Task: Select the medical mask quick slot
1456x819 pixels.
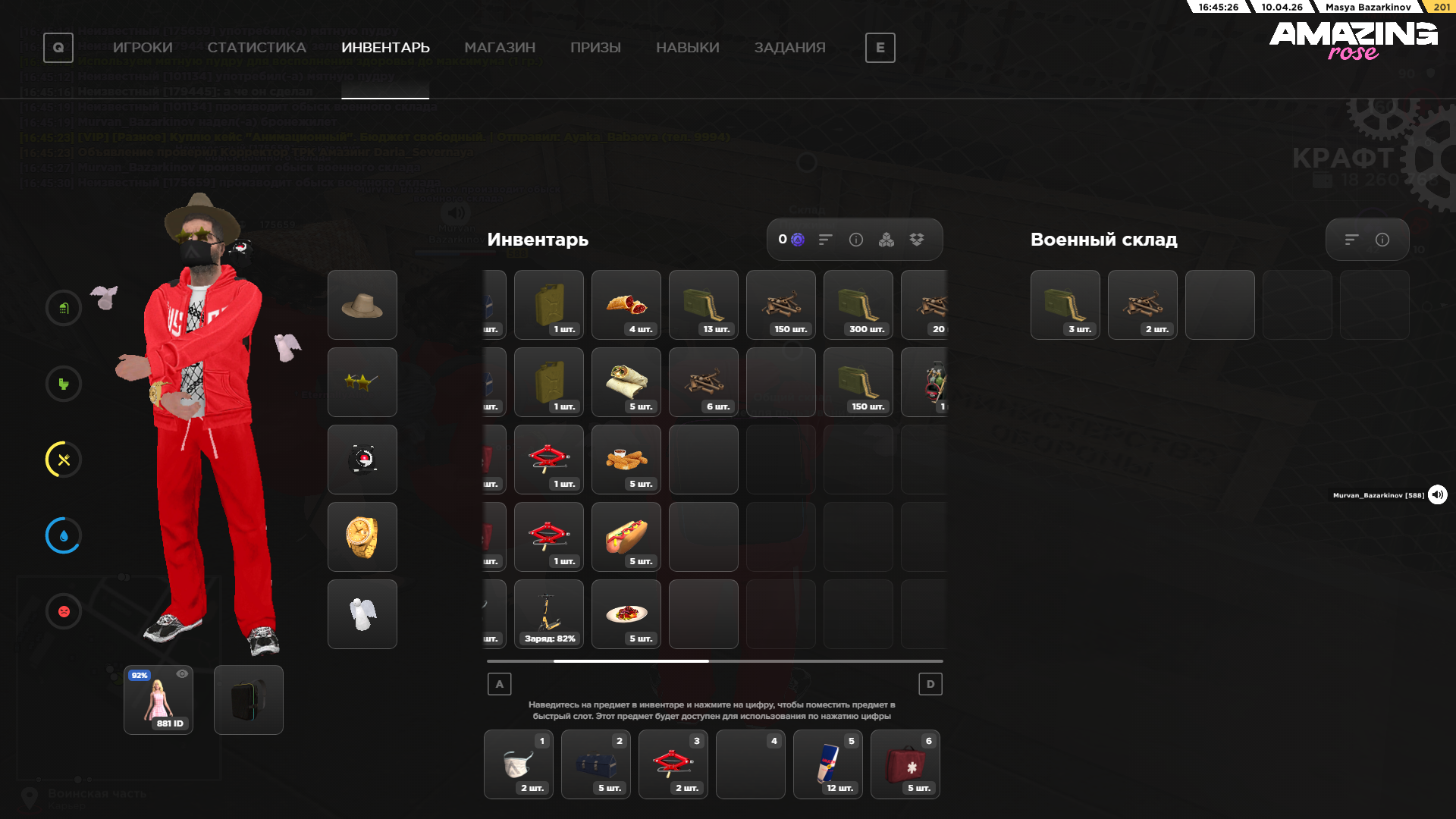Action: tap(519, 764)
